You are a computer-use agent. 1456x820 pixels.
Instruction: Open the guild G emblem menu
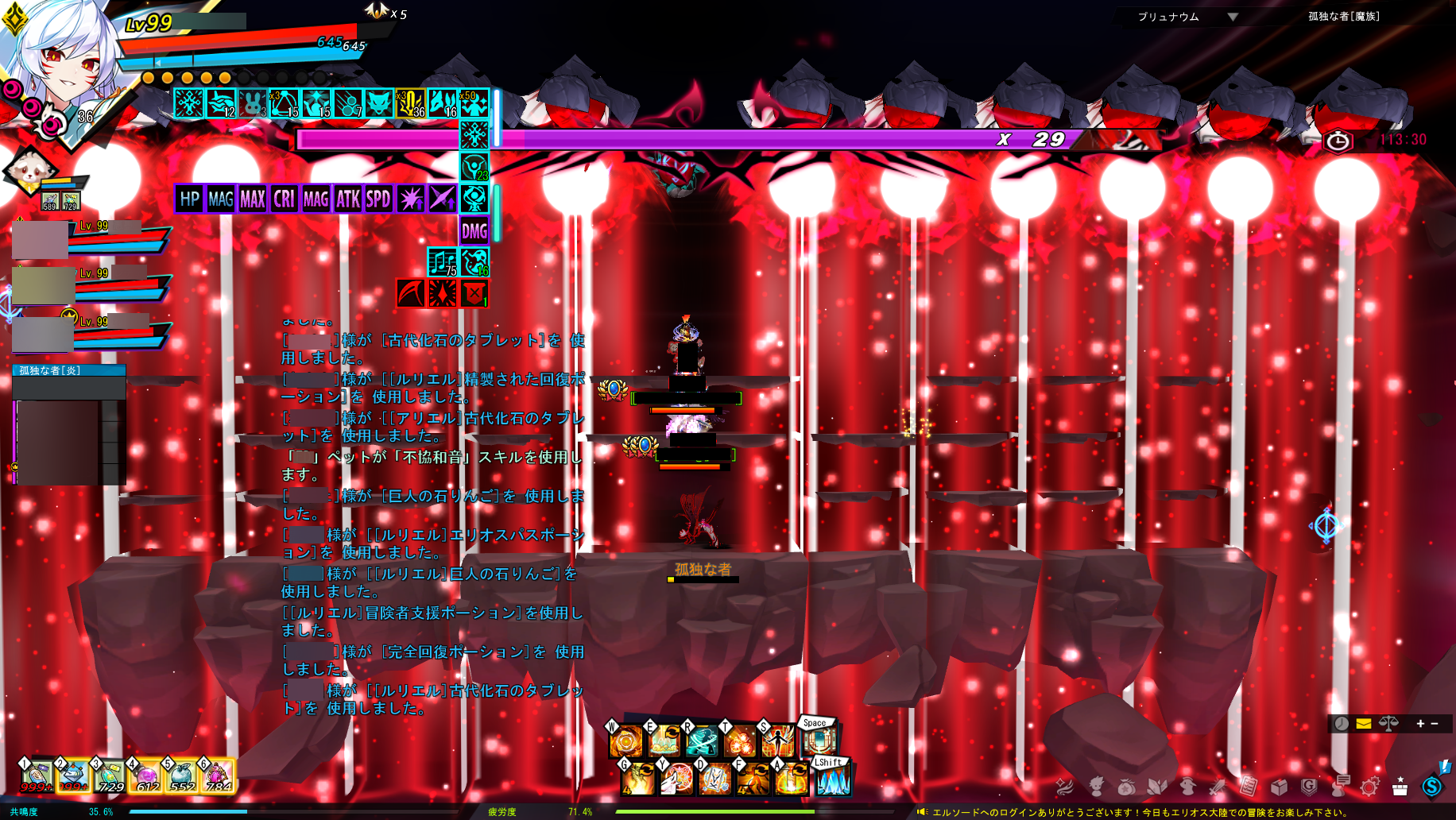coord(1310,787)
